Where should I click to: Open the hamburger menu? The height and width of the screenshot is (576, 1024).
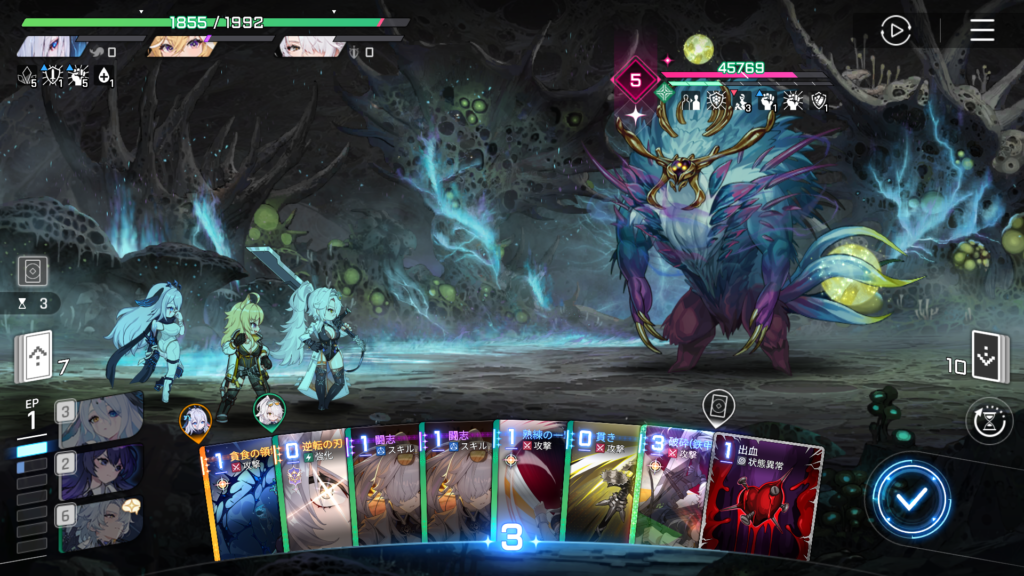[x=982, y=30]
